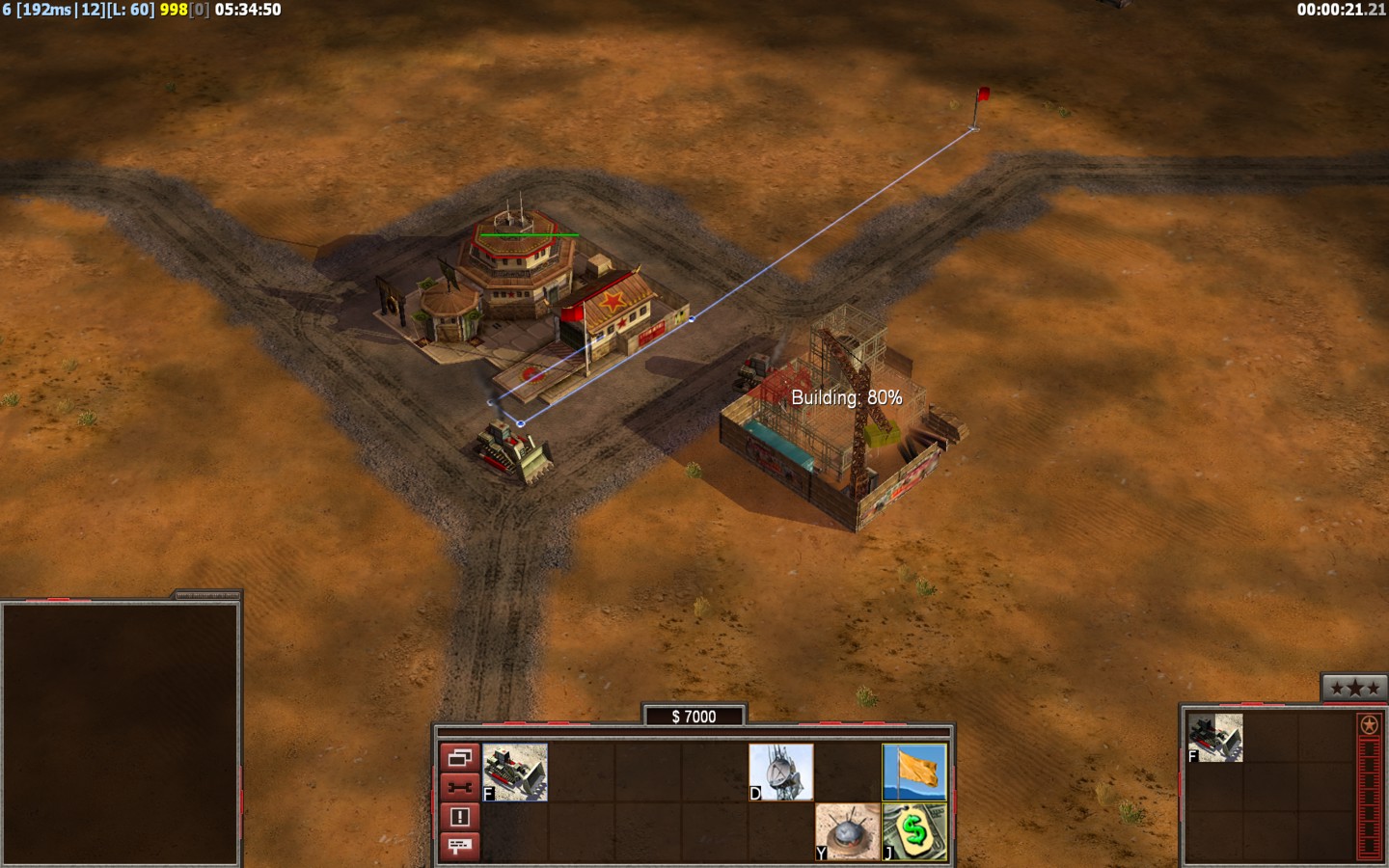Click on the dark minimap panel
1389x868 pixels.
121,733
